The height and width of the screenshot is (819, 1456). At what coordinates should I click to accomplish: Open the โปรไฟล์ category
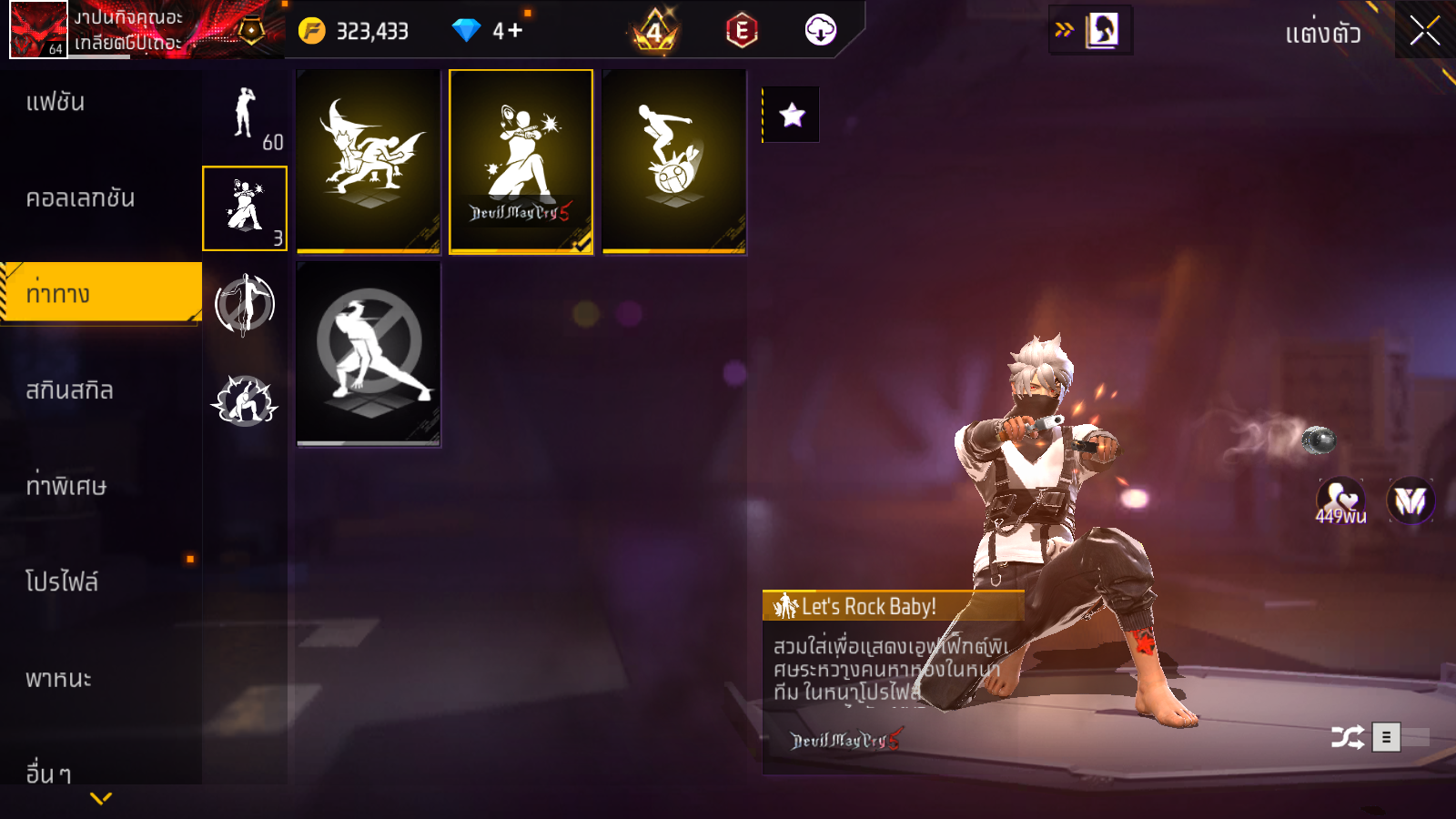pyautogui.click(x=62, y=582)
